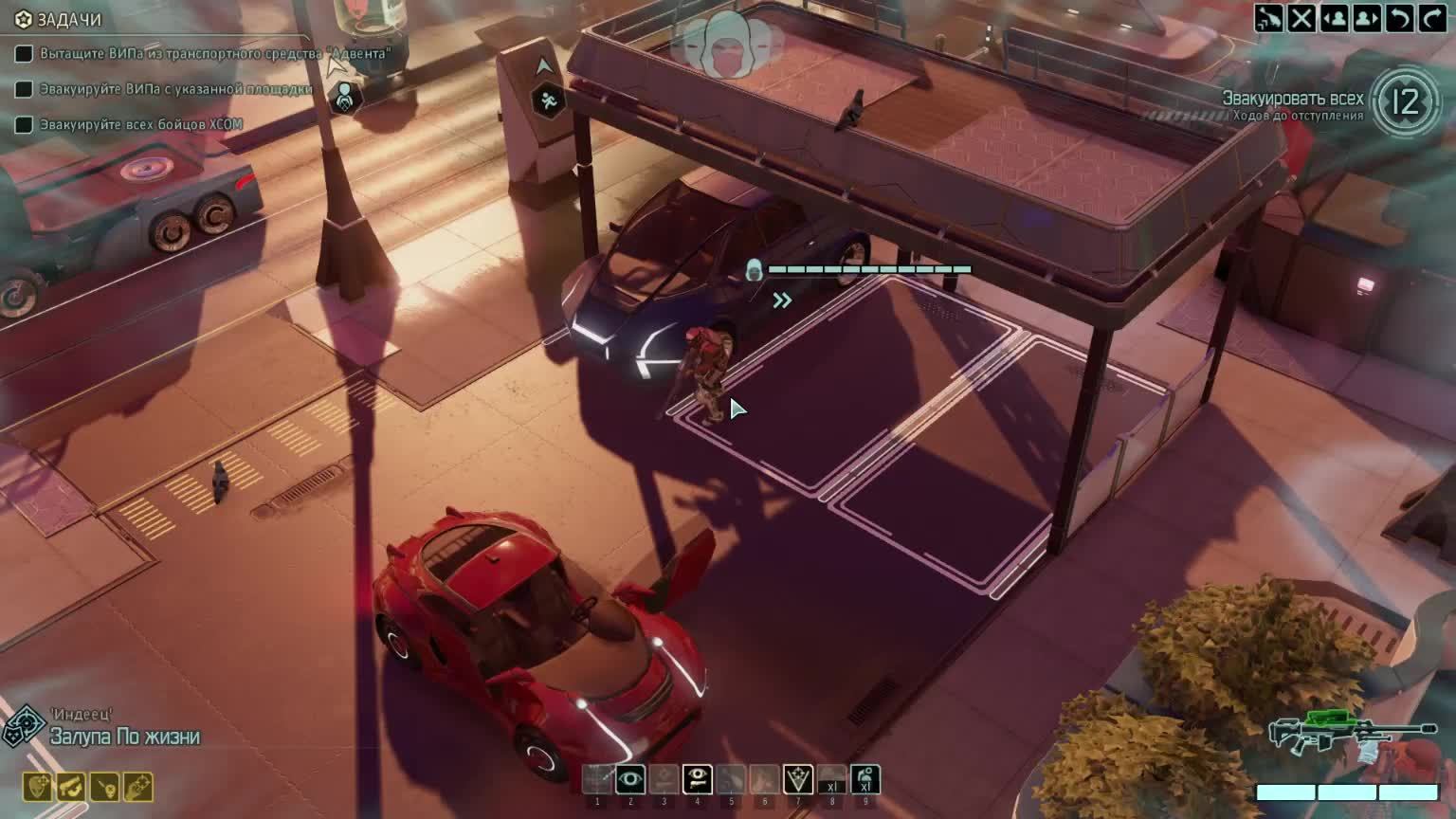Select the soldier name 'Залупа По жизни'
1456x819 pixels.
point(123,735)
